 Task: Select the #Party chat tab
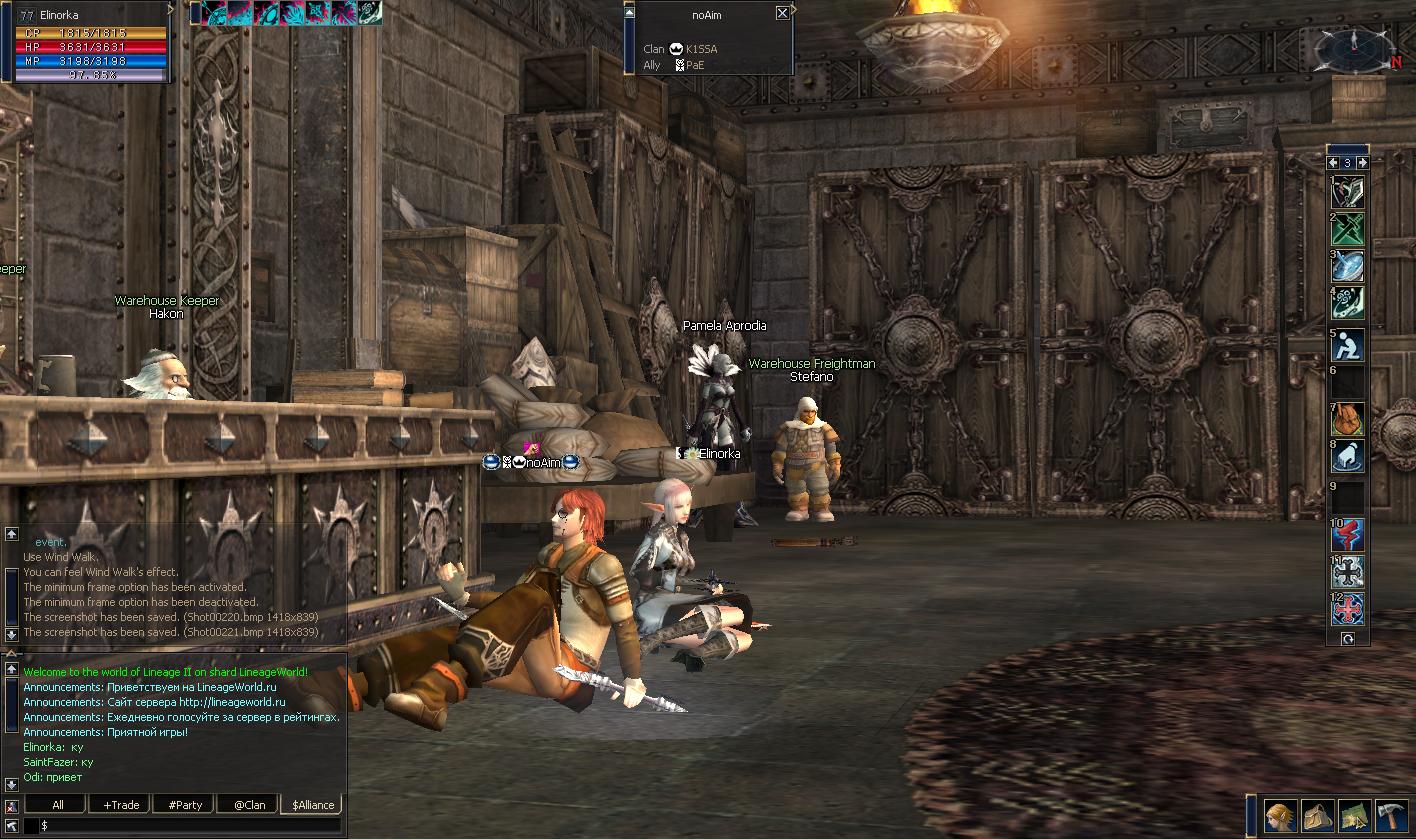click(x=185, y=804)
